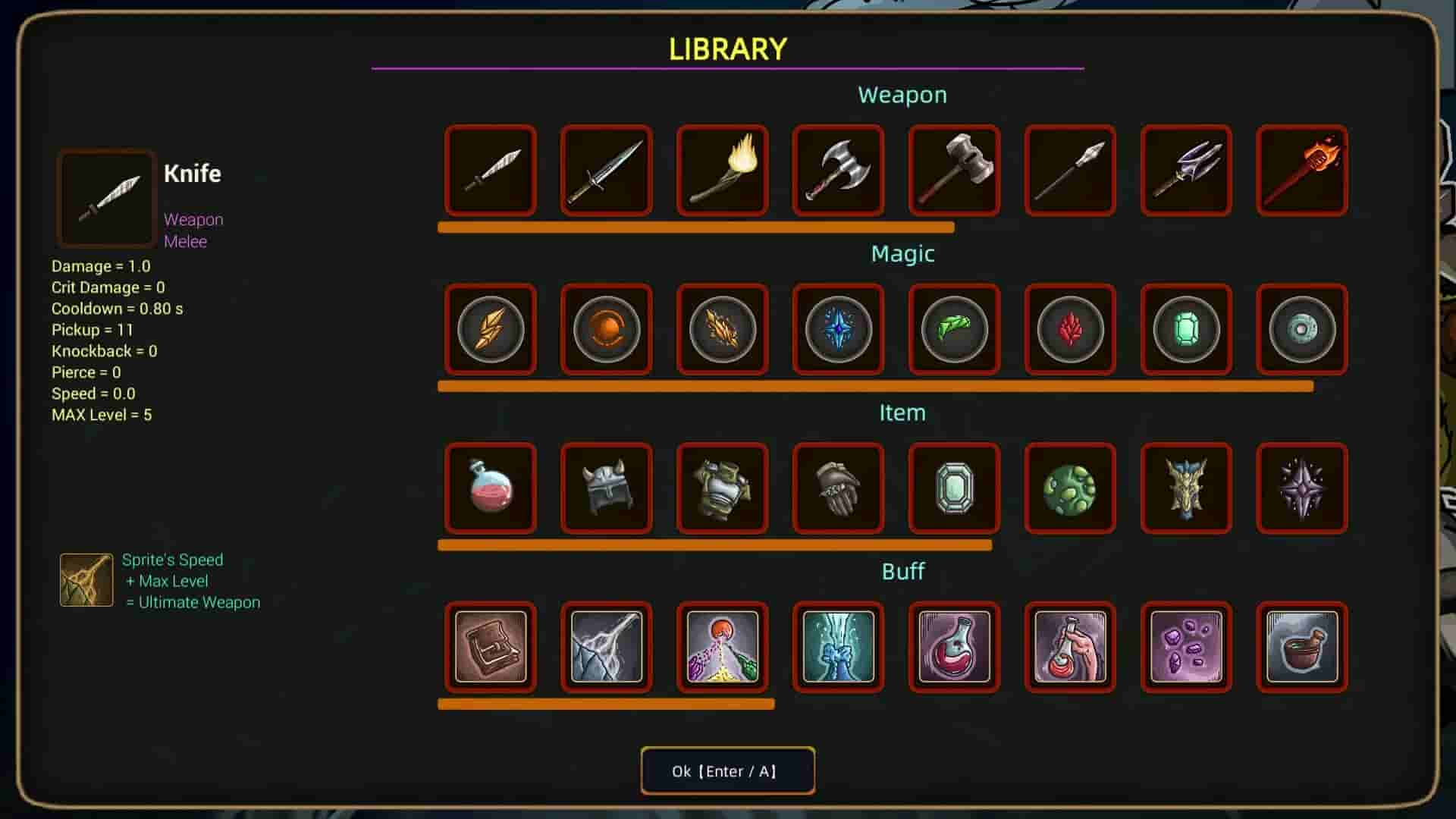
Task: Choose the red potion flask item
Action: 491,488
